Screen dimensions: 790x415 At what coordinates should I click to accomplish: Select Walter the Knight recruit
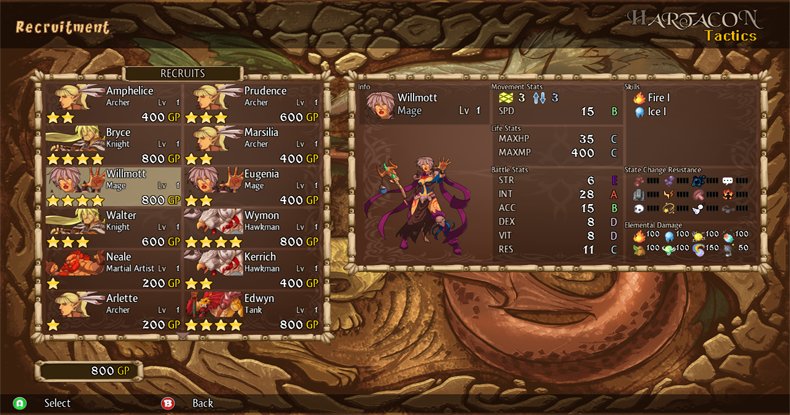pos(114,227)
